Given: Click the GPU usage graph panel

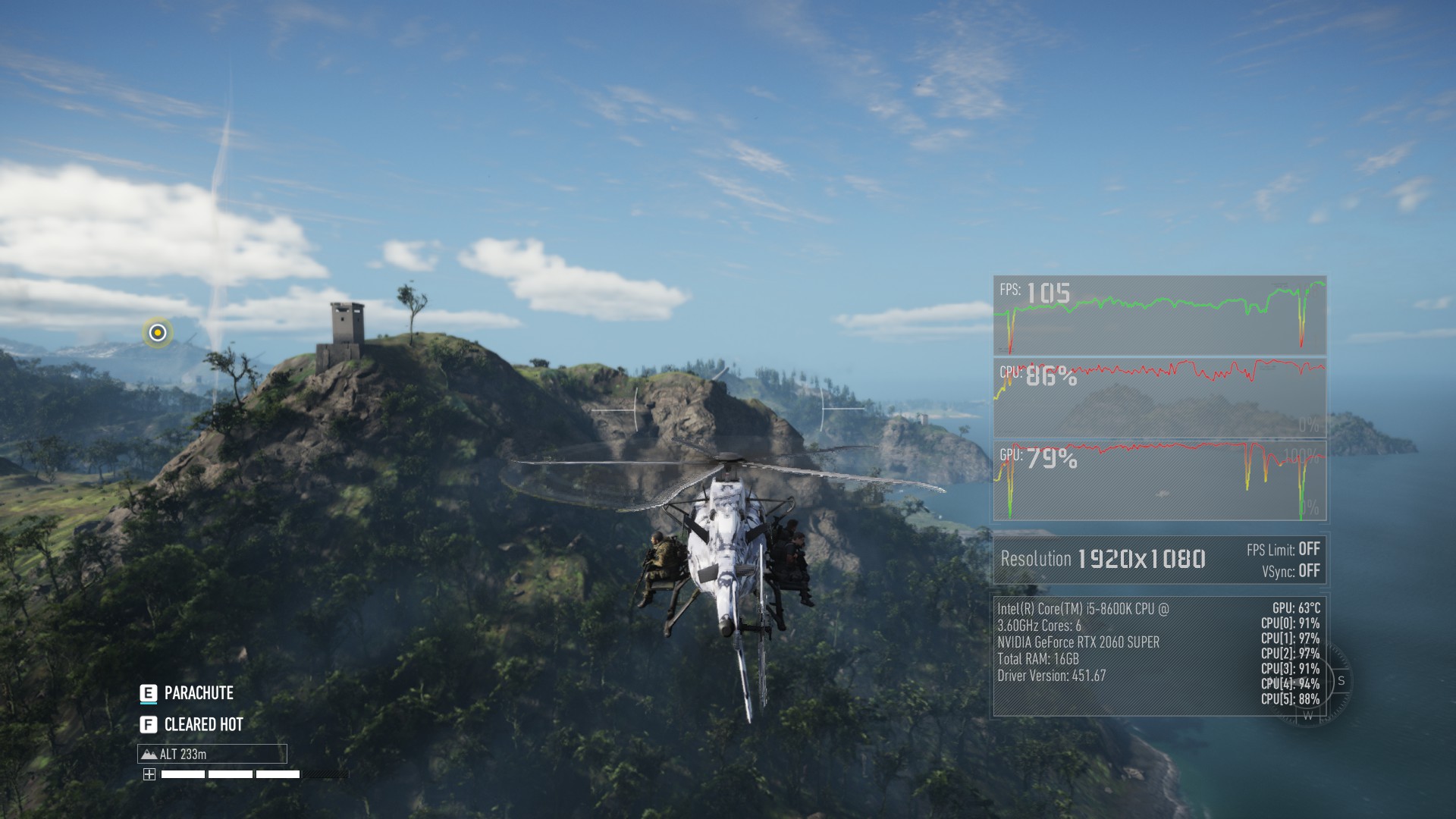Looking at the screenshot, I should pyautogui.click(x=1159, y=481).
